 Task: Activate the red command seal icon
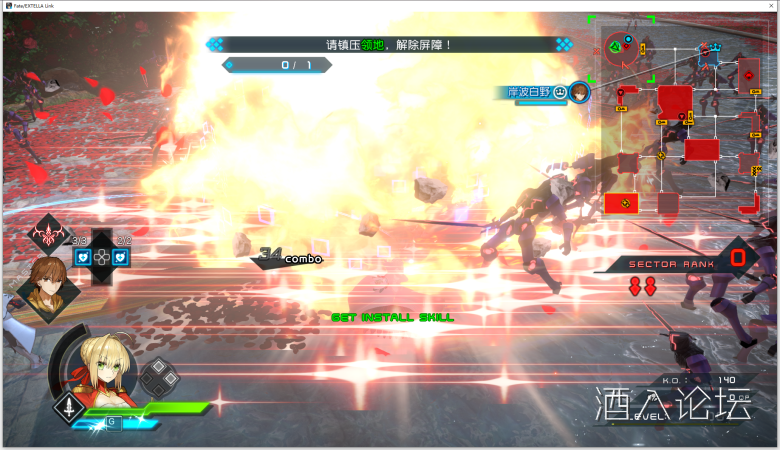point(48,234)
